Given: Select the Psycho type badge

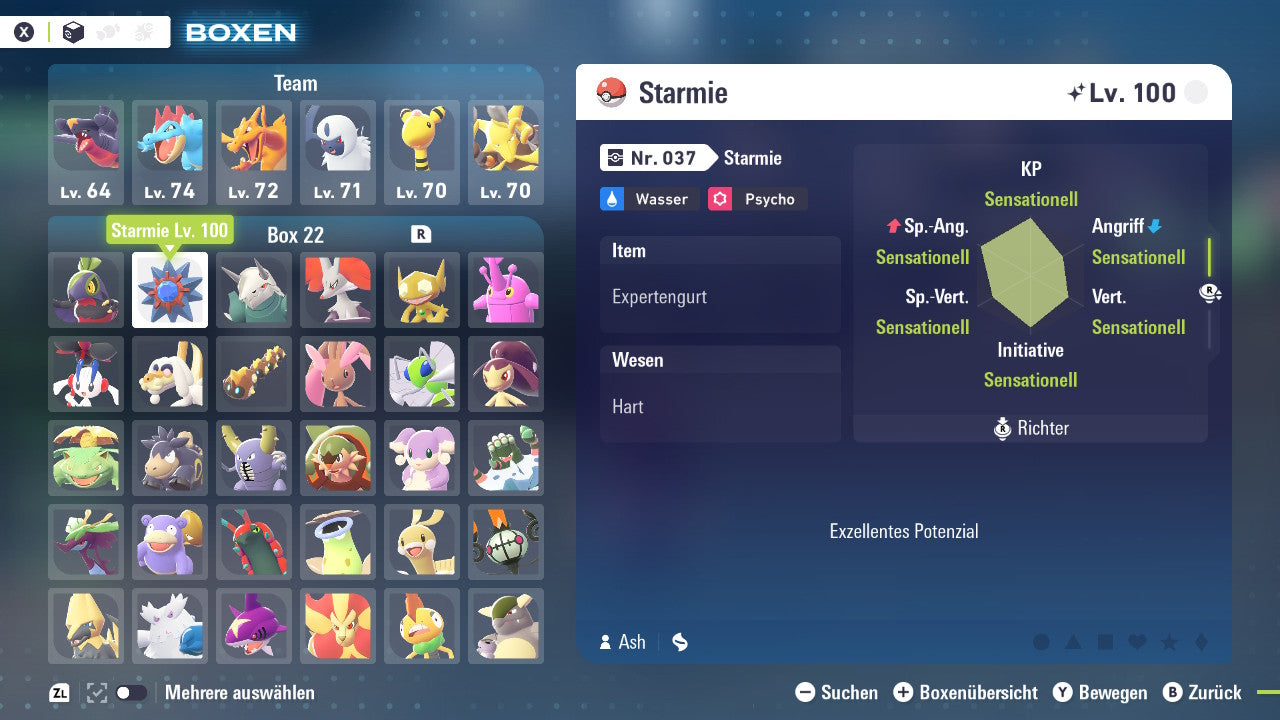Looking at the screenshot, I should [757, 199].
